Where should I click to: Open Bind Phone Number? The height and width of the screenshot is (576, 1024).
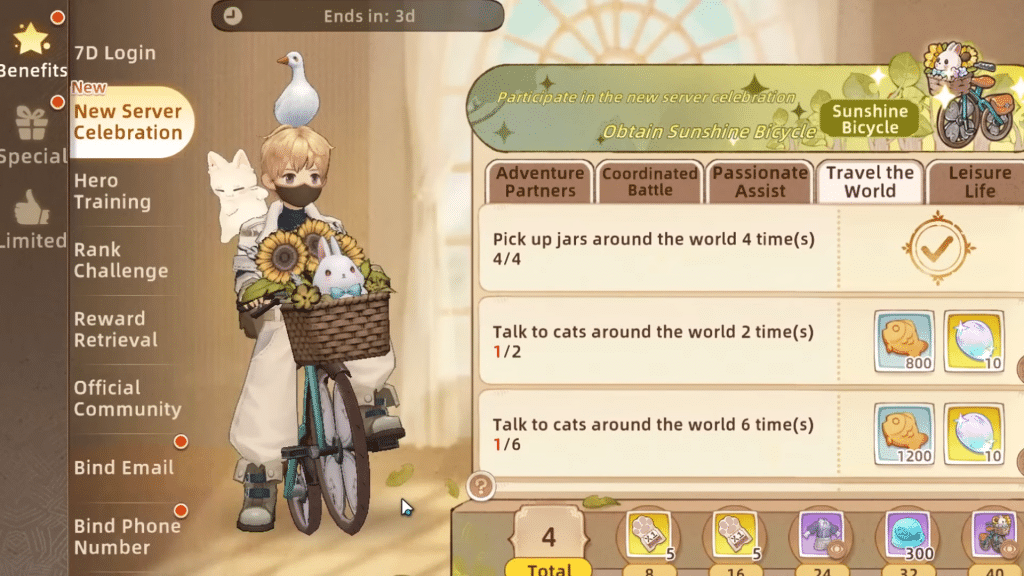pos(127,536)
